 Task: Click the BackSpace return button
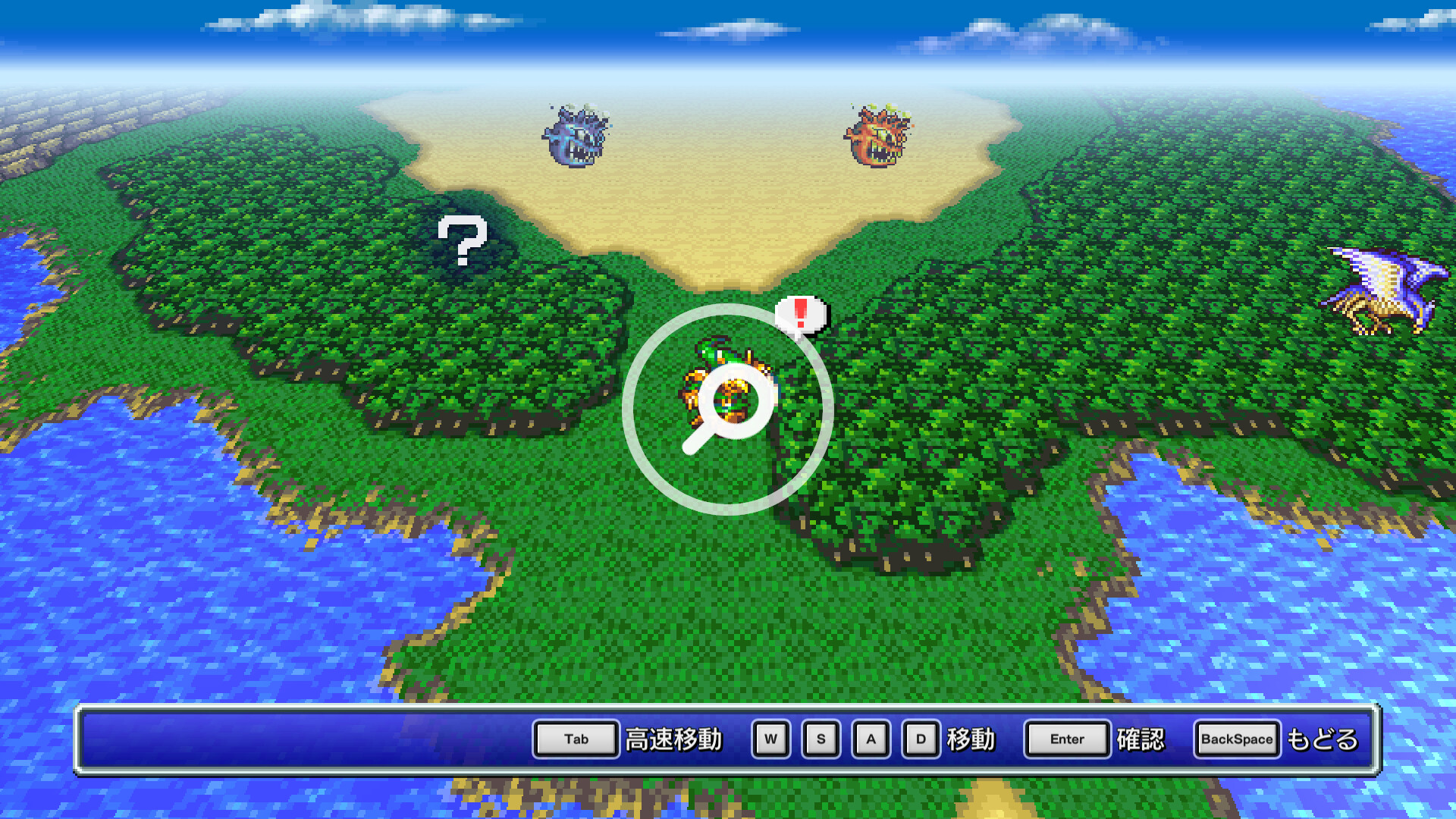pos(1235,739)
